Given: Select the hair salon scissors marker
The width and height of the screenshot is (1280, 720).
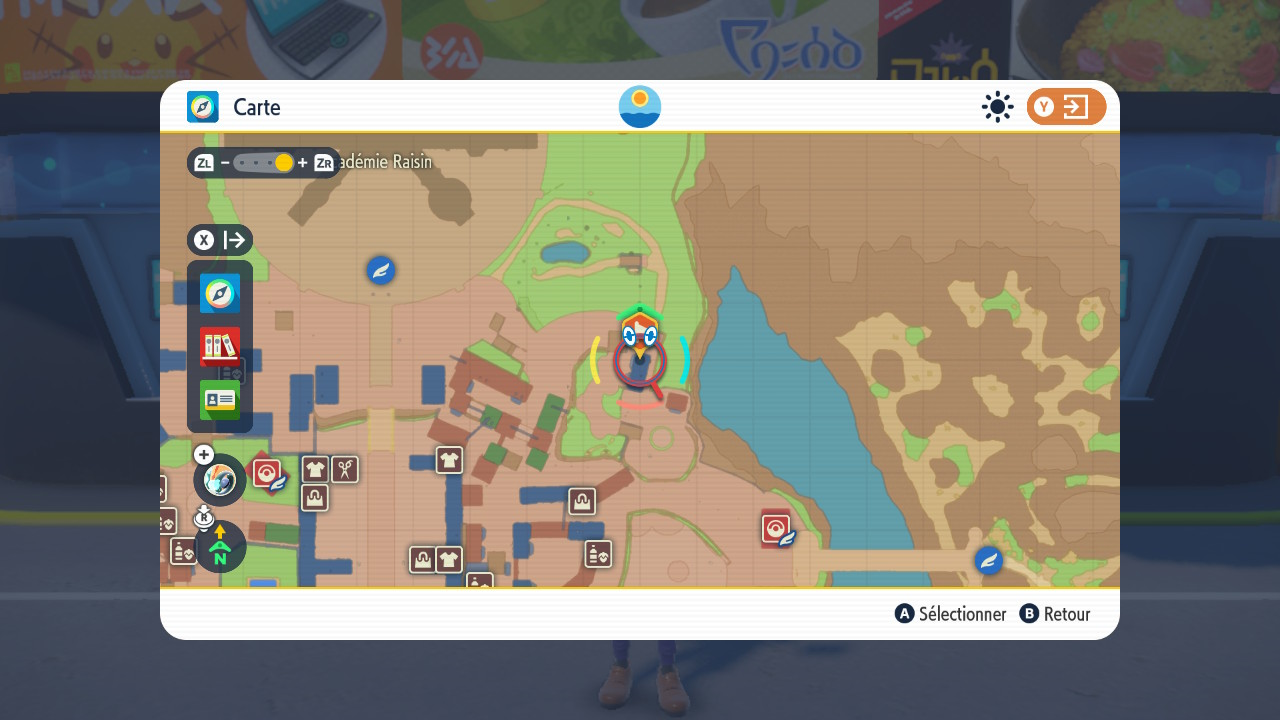Looking at the screenshot, I should (345, 469).
